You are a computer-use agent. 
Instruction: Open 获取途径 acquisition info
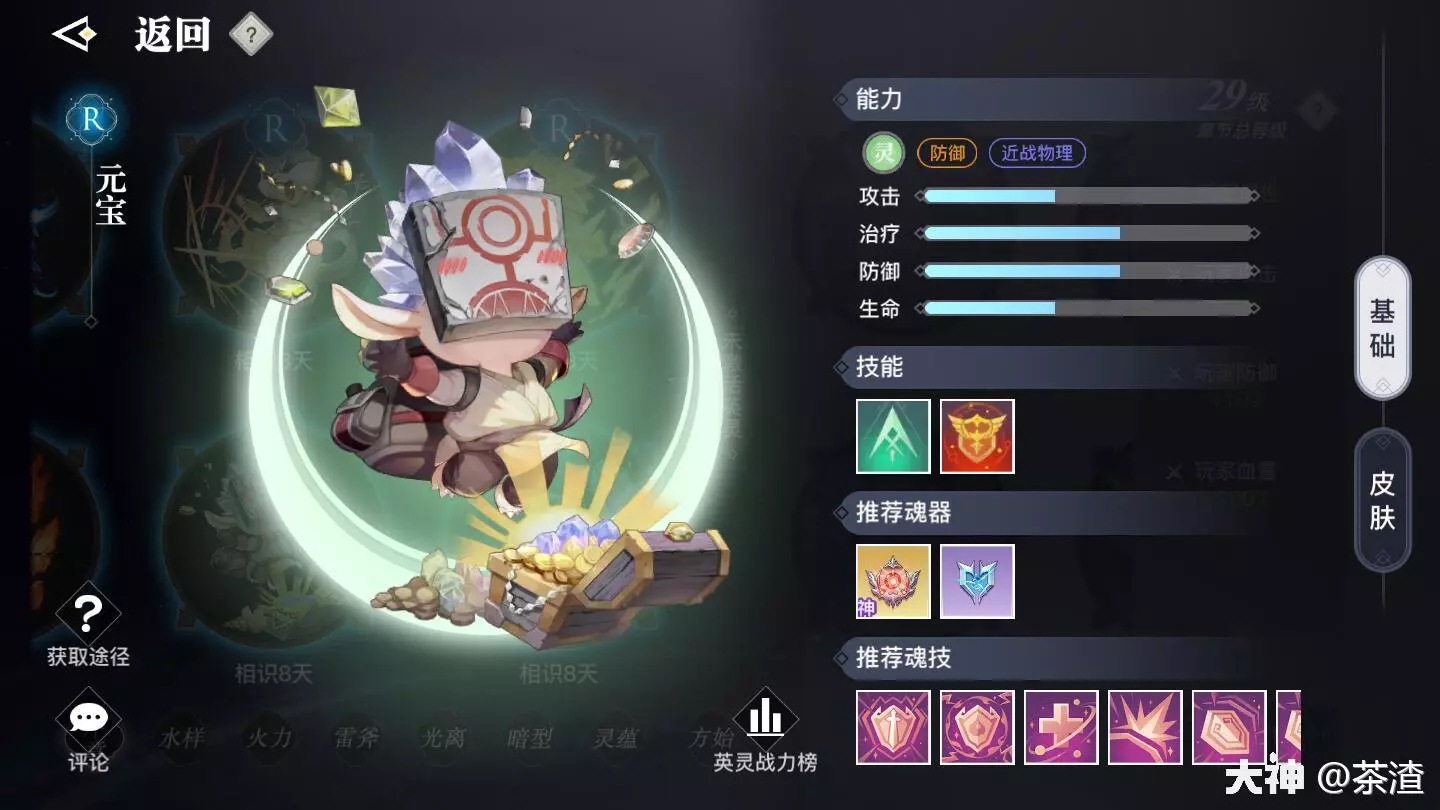click(x=88, y=627)
